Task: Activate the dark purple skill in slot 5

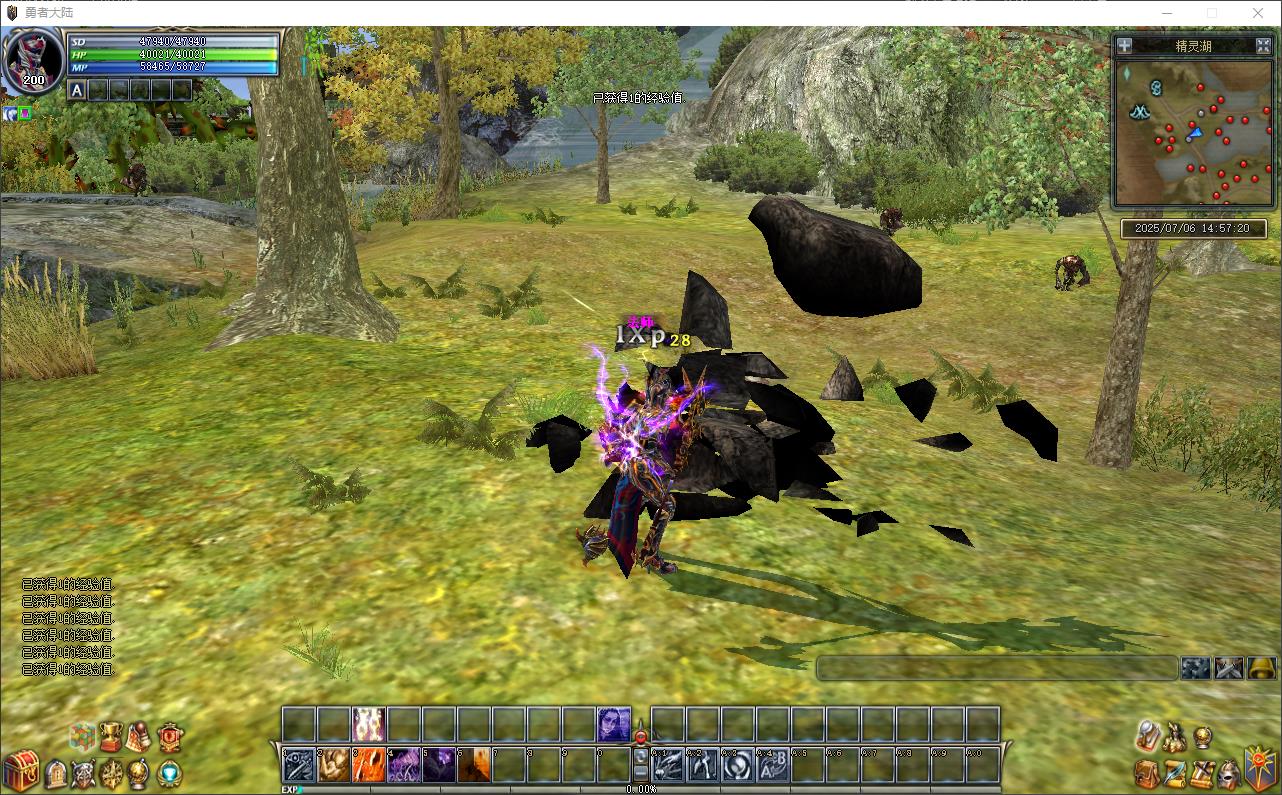Action: (439, 765)
